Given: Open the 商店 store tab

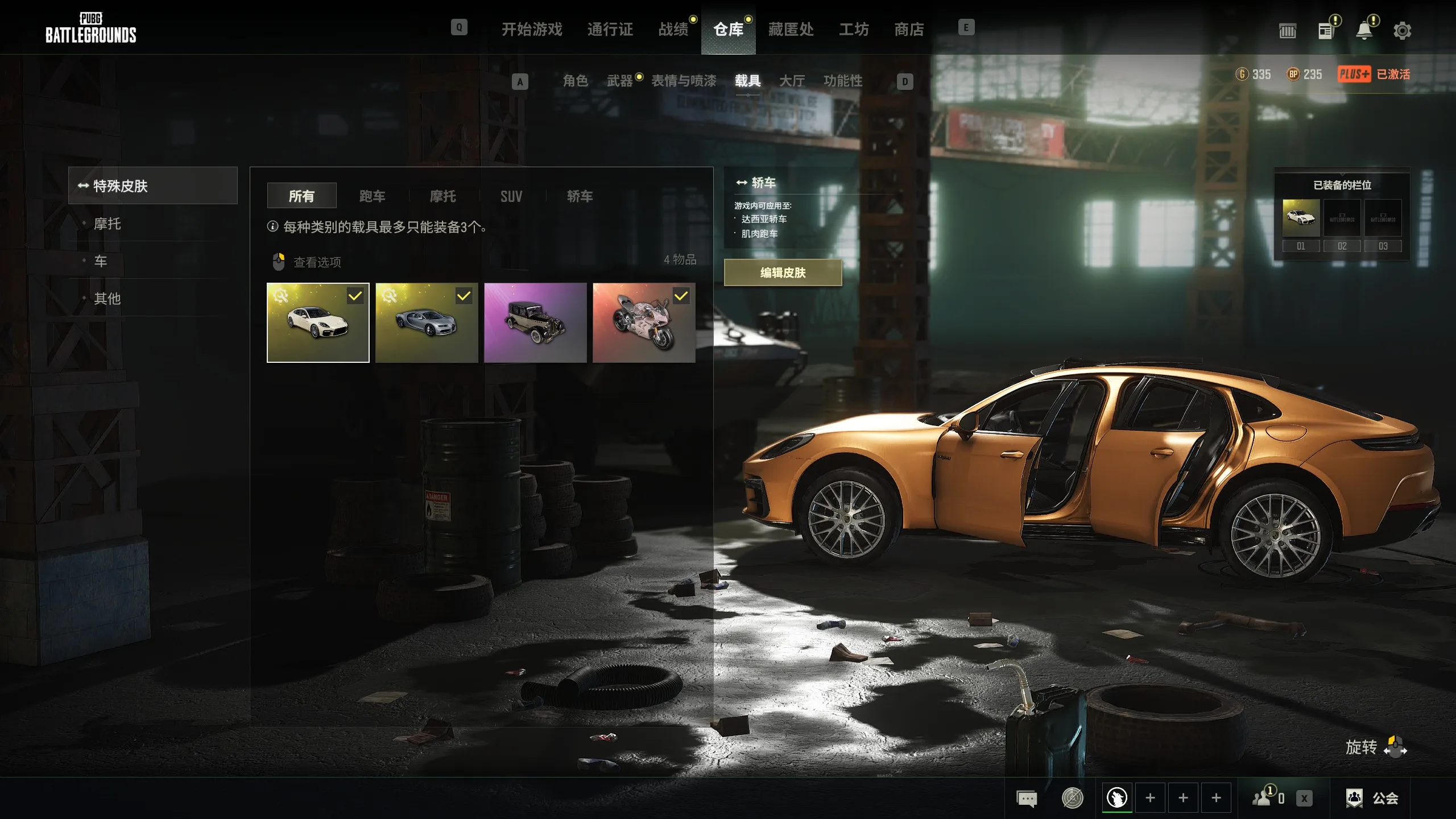Looking at the screenshot, I should (x=909, y=29).
